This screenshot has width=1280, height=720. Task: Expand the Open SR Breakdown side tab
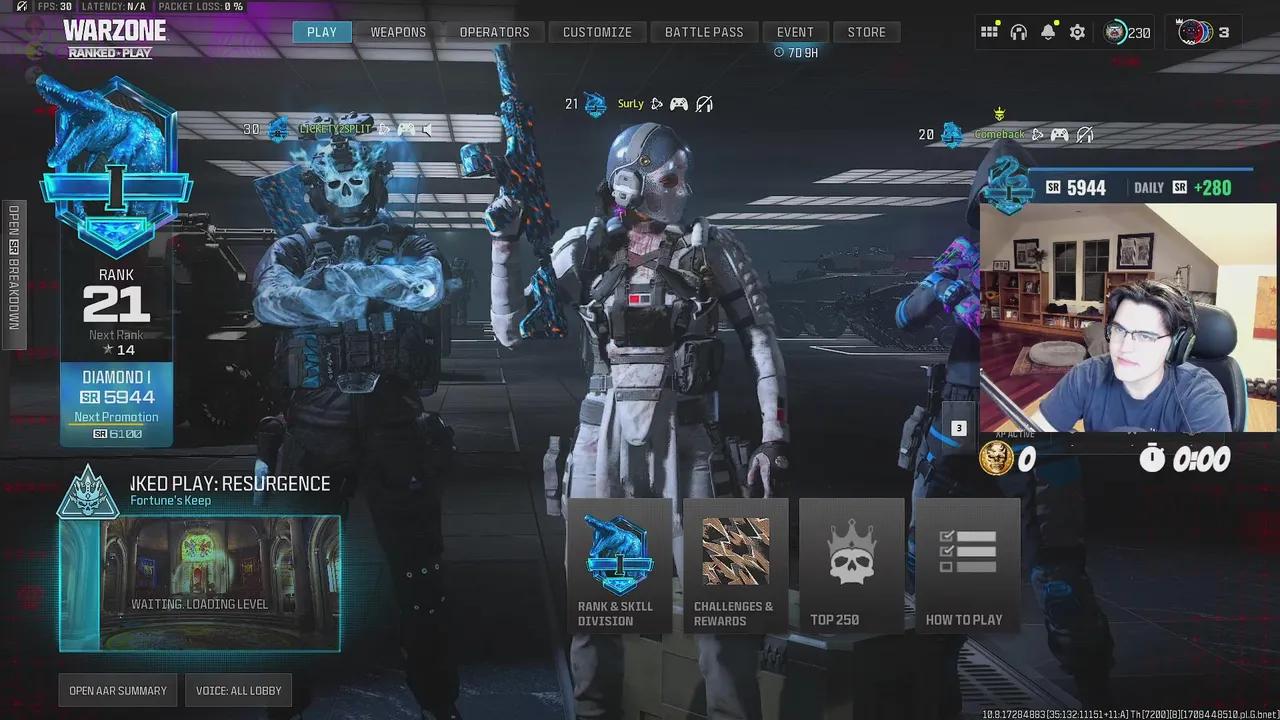click(14, 267)
